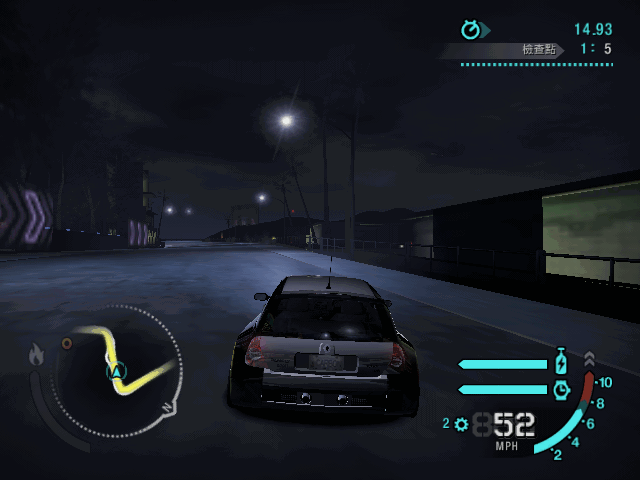Click the gear cog icon
This screenshot has width=640, height=480.
coord(461,424)
